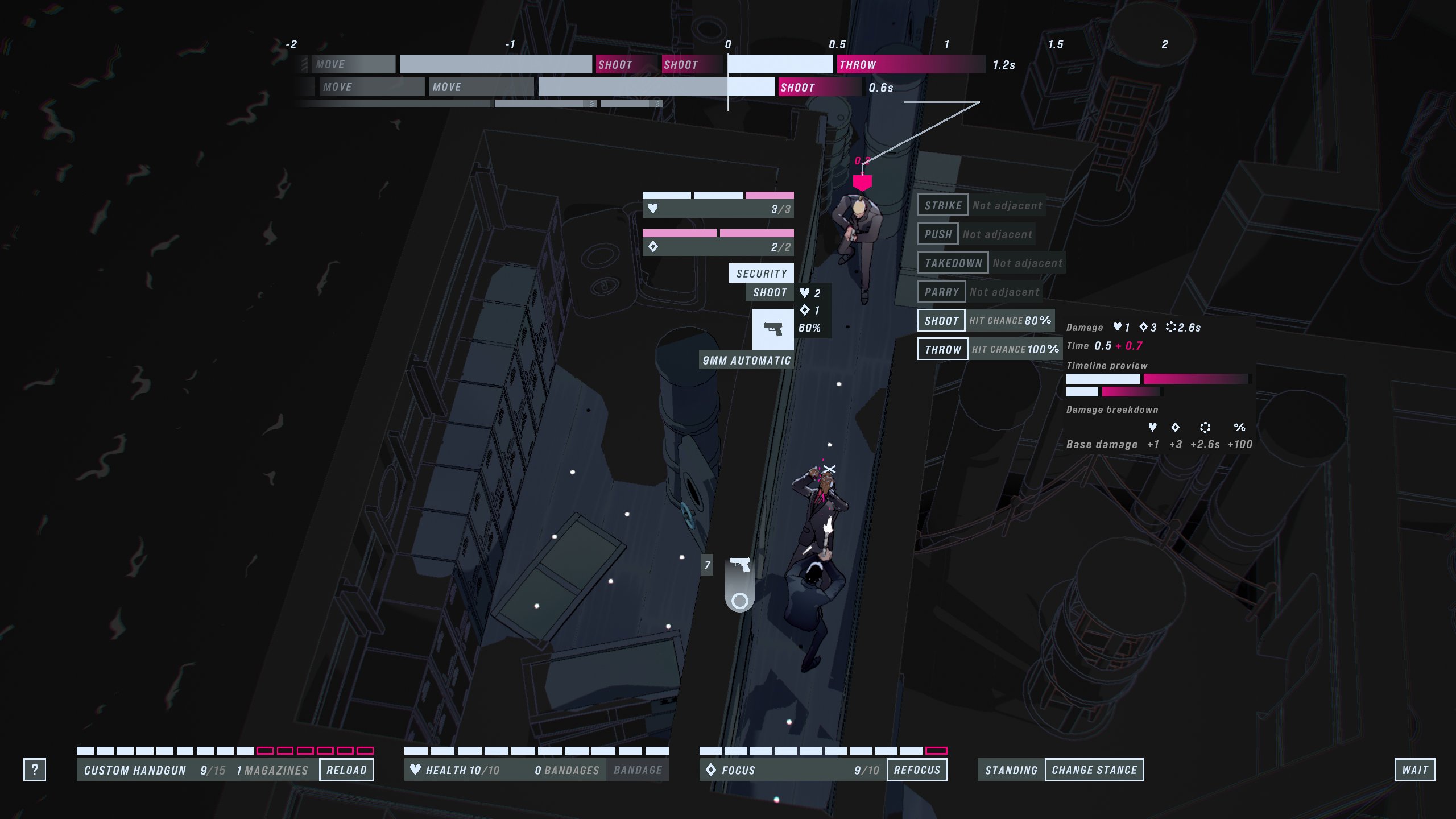This screenshot has height=819, width=1456.
Task: Click the question mark help icon
Action: [x=35, y=770]
